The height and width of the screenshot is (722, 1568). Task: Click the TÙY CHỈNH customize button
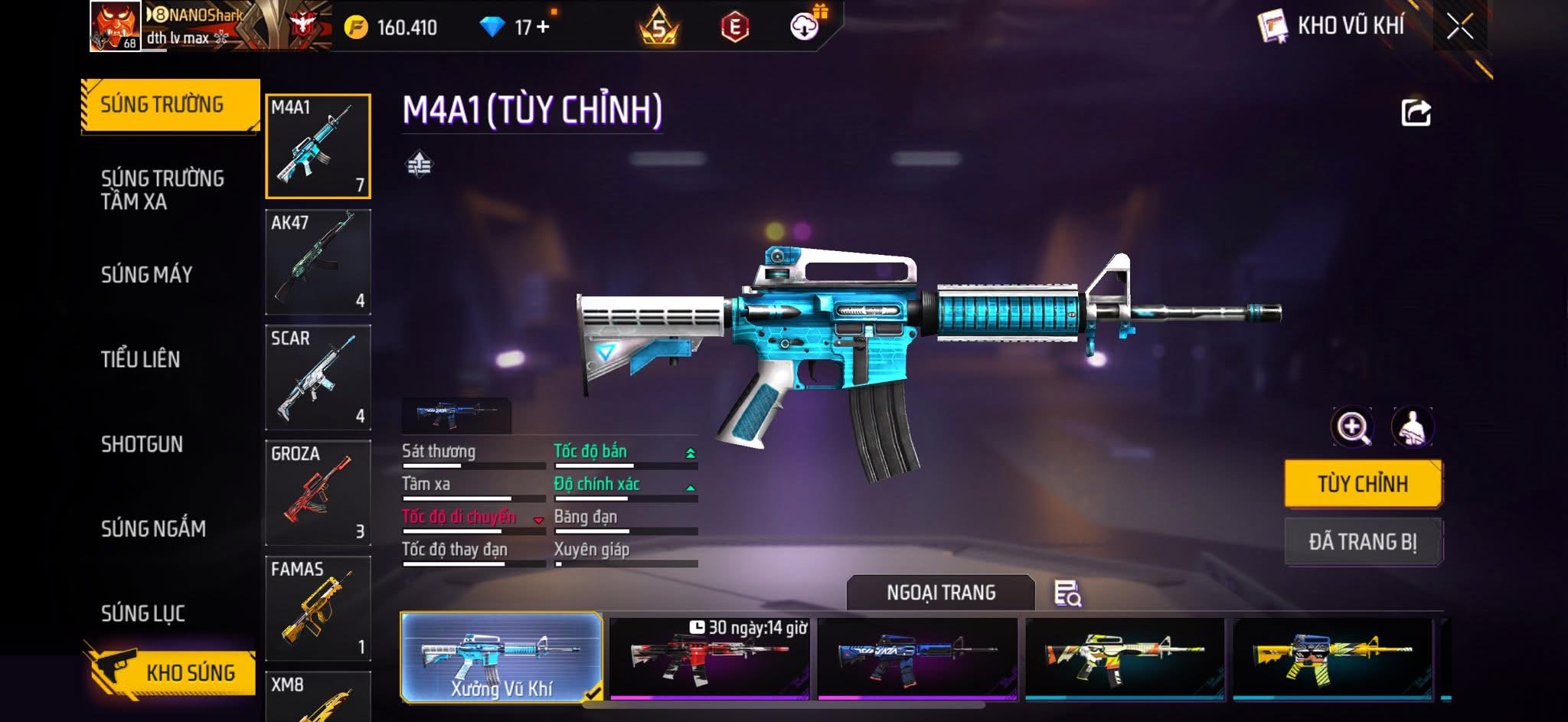(1363, 484)
